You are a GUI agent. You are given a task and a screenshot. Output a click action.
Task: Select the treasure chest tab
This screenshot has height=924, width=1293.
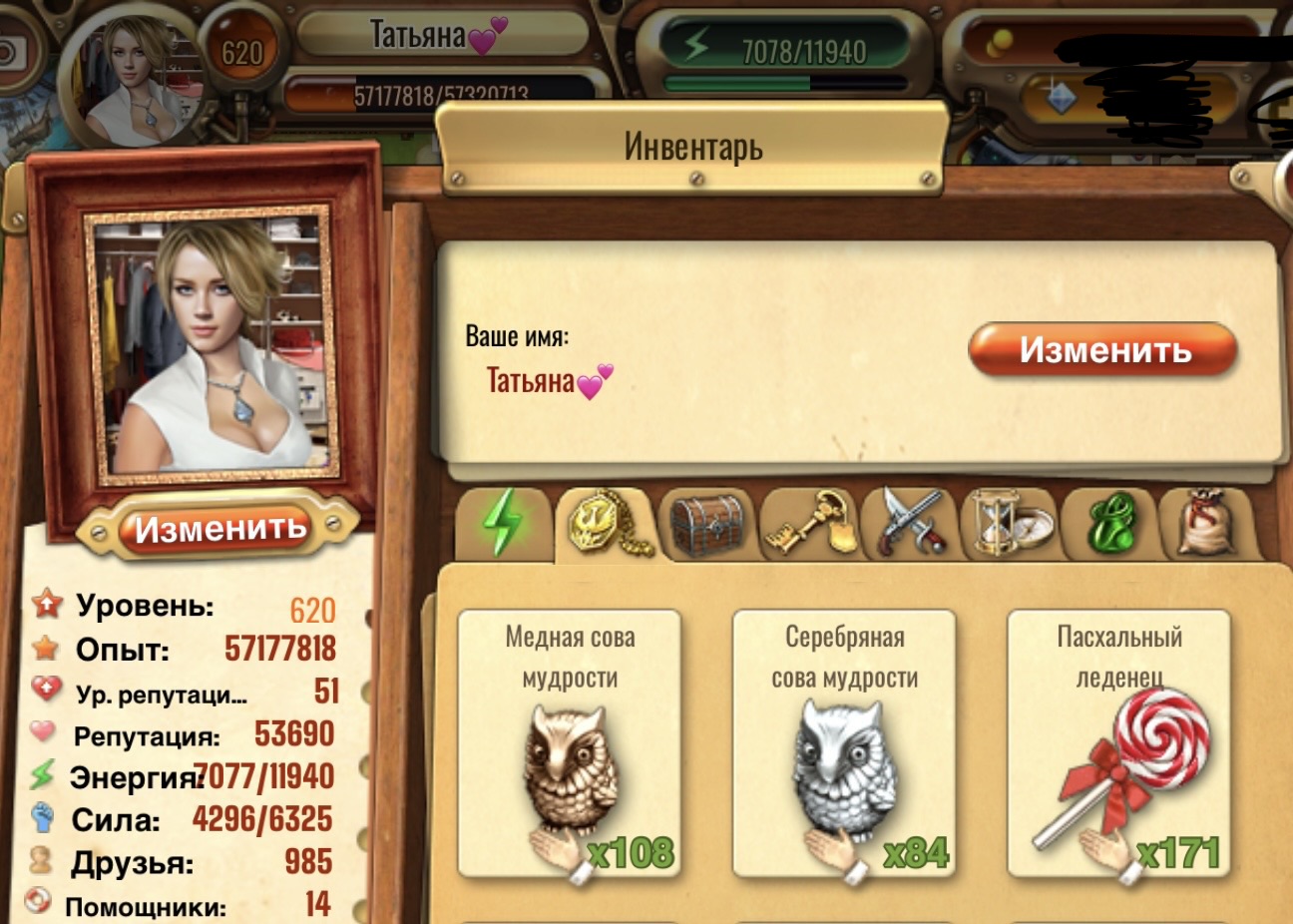tap(707, 523)
